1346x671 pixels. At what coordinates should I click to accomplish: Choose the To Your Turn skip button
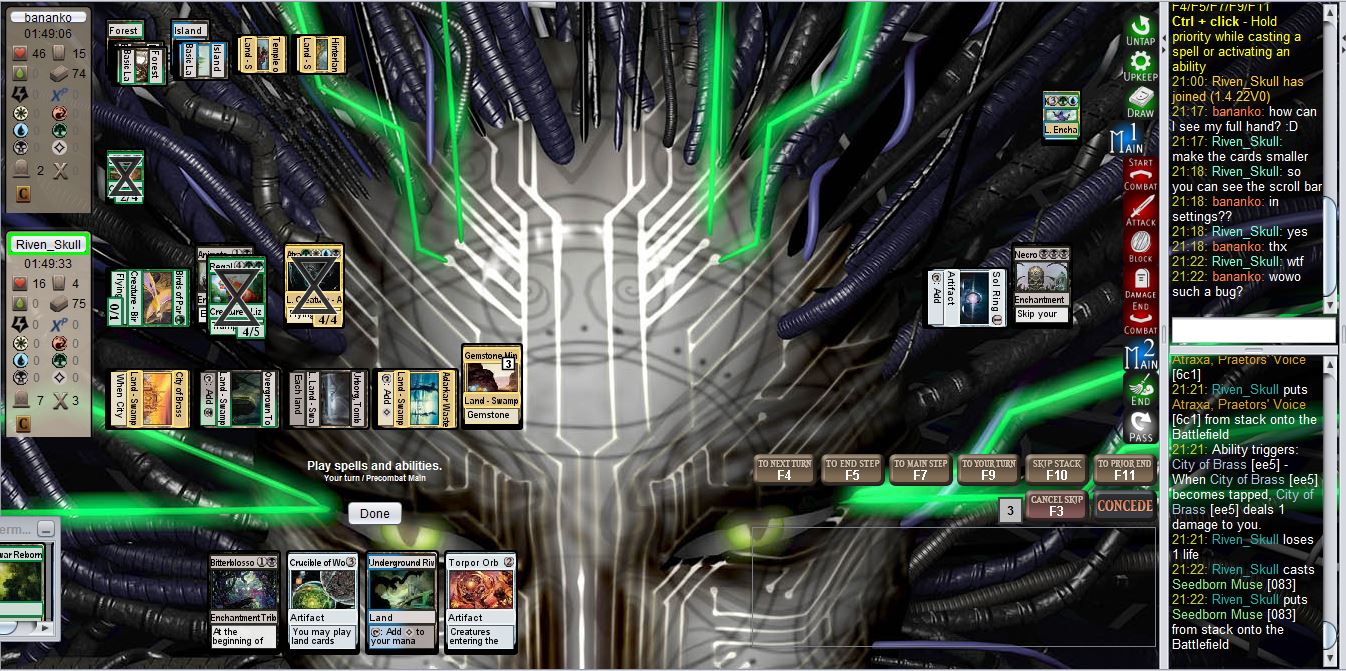pyautogui.click(x=988, y=470)
